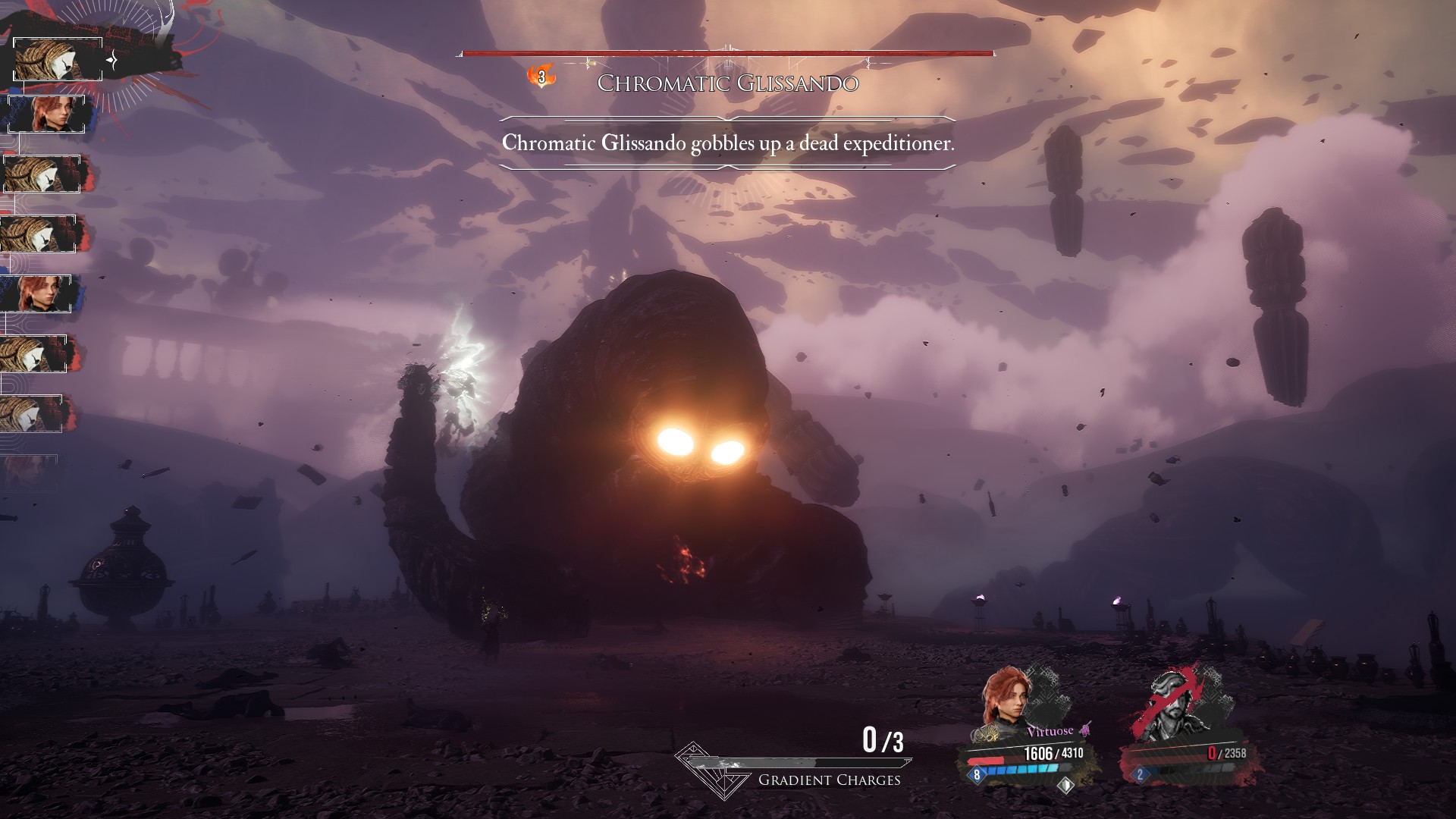Screen dimensions: 1456x819
Task: Click the Virtuose stance icon
Action: [1086, 730]
